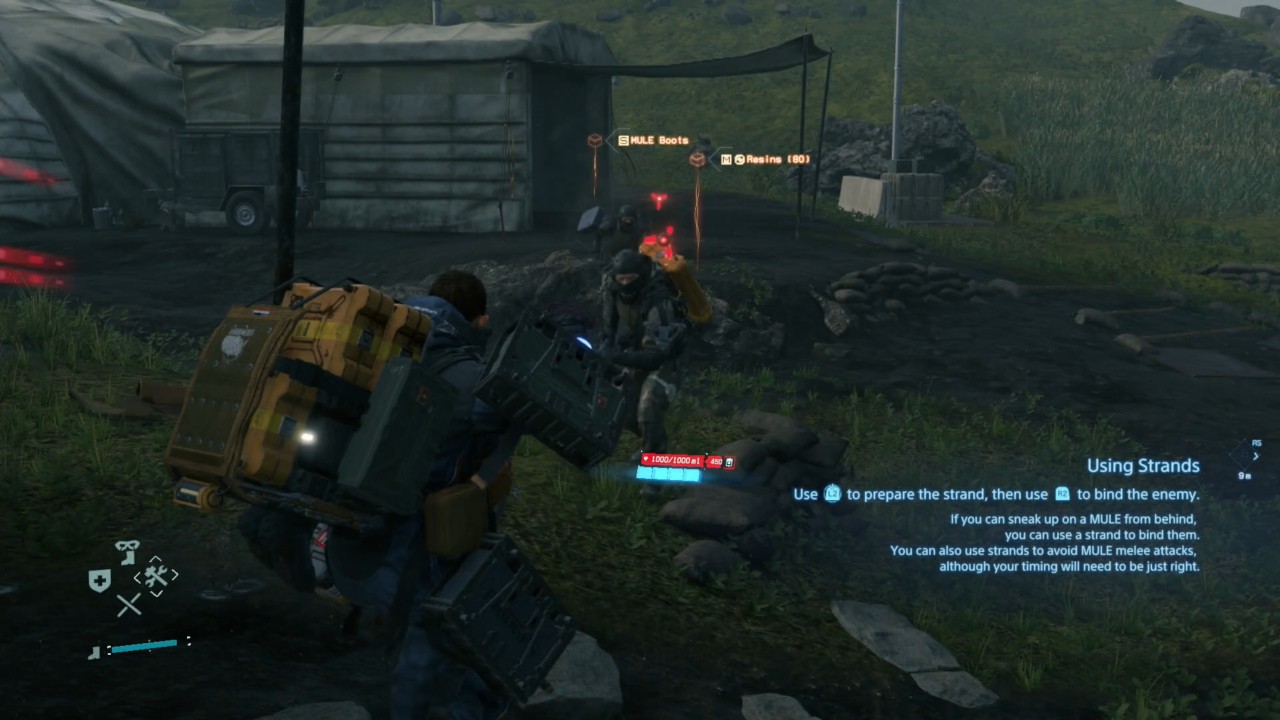Image resolution: width=1280 pixels, height=720 pixels.
Task: Click the MULE Boots cargo marker
Action: click(x=596, y=141)
